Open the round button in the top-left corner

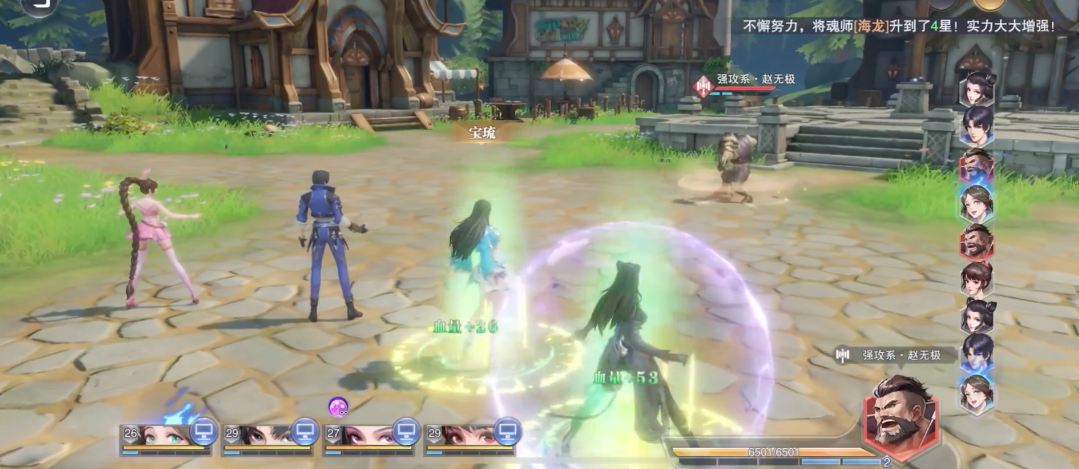40,5
